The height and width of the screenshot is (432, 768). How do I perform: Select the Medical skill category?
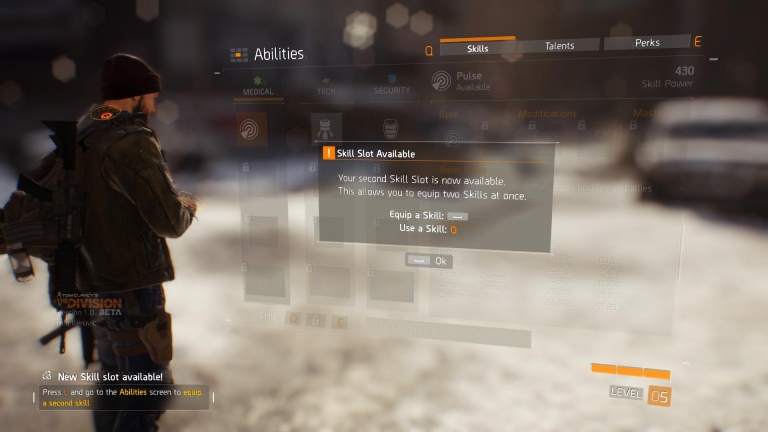(x=257, y=86)
